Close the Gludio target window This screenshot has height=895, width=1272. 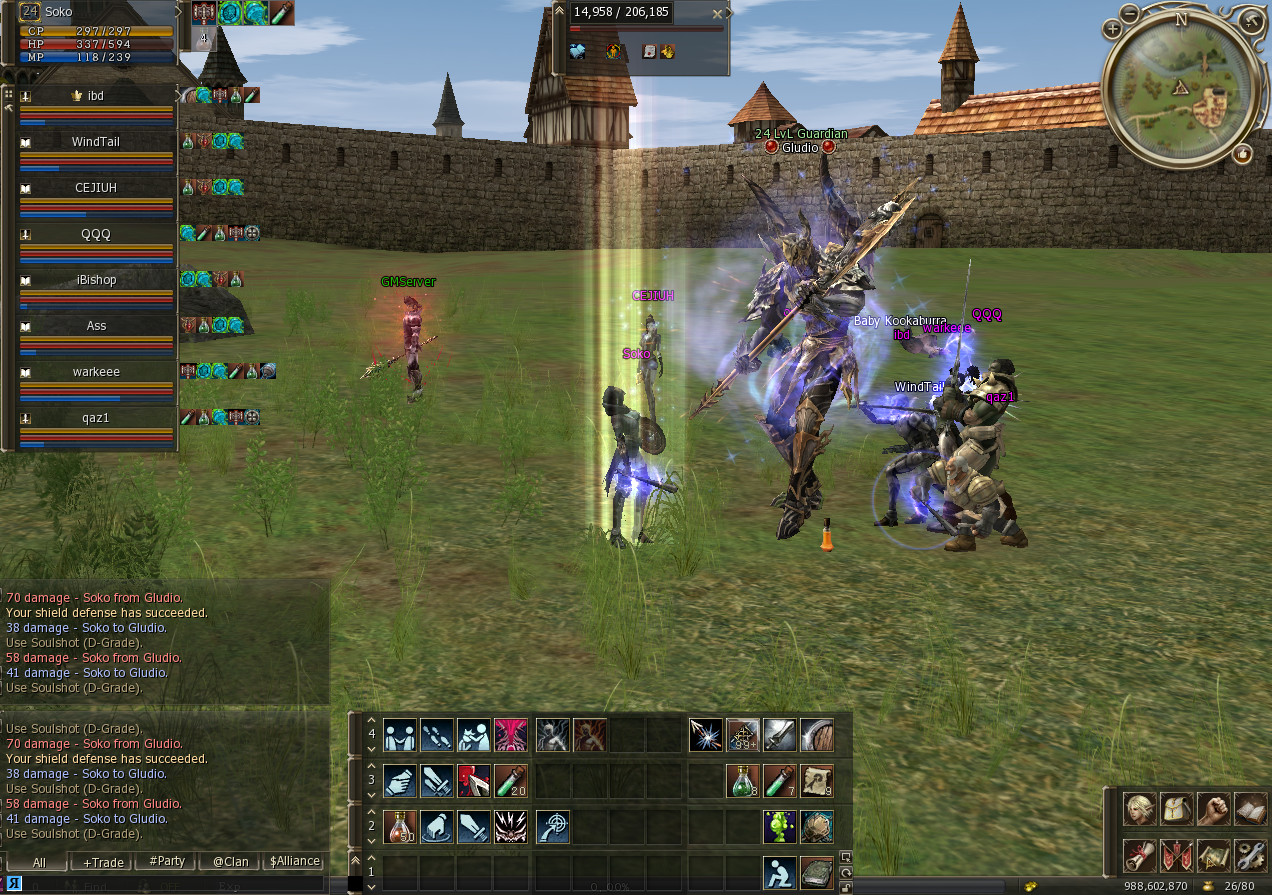[716, 14]
